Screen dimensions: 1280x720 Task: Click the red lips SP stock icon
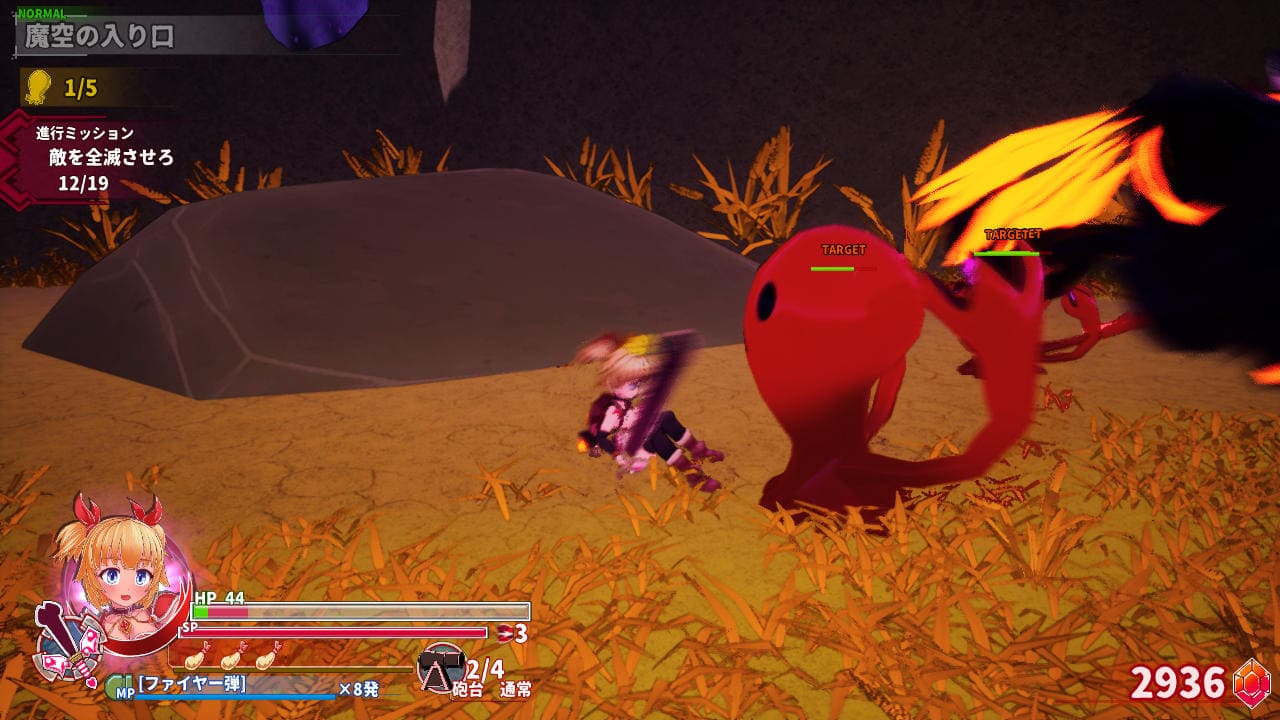(506, 633)
